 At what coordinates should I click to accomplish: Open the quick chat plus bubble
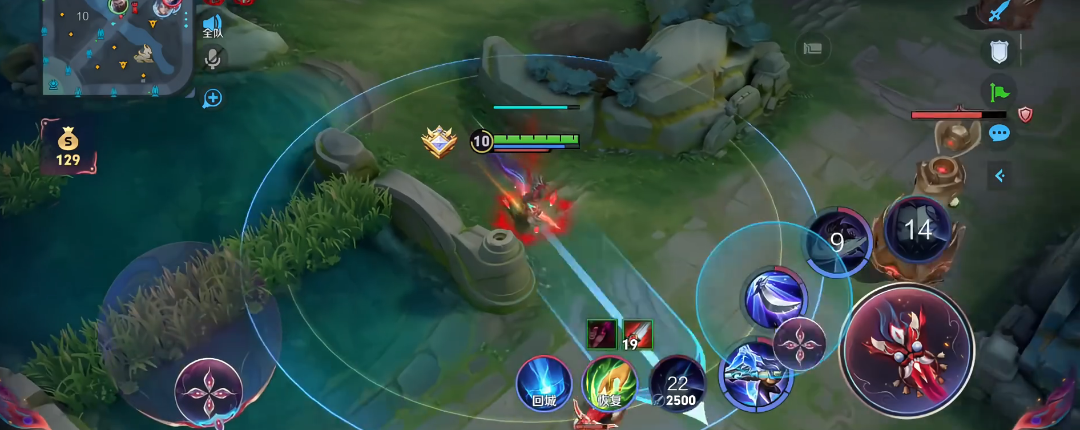tap(212, 98)
